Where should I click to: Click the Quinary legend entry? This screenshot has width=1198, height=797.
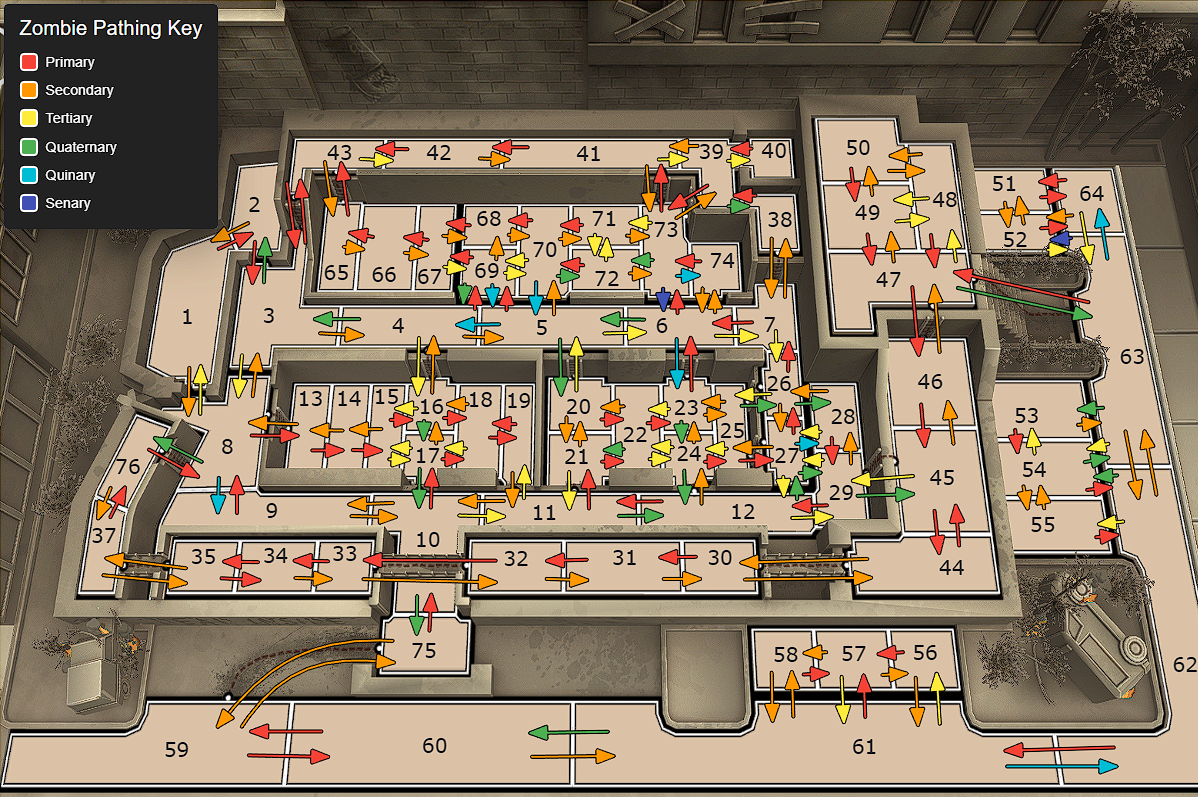pyautogui.click(x=69, y=175)
